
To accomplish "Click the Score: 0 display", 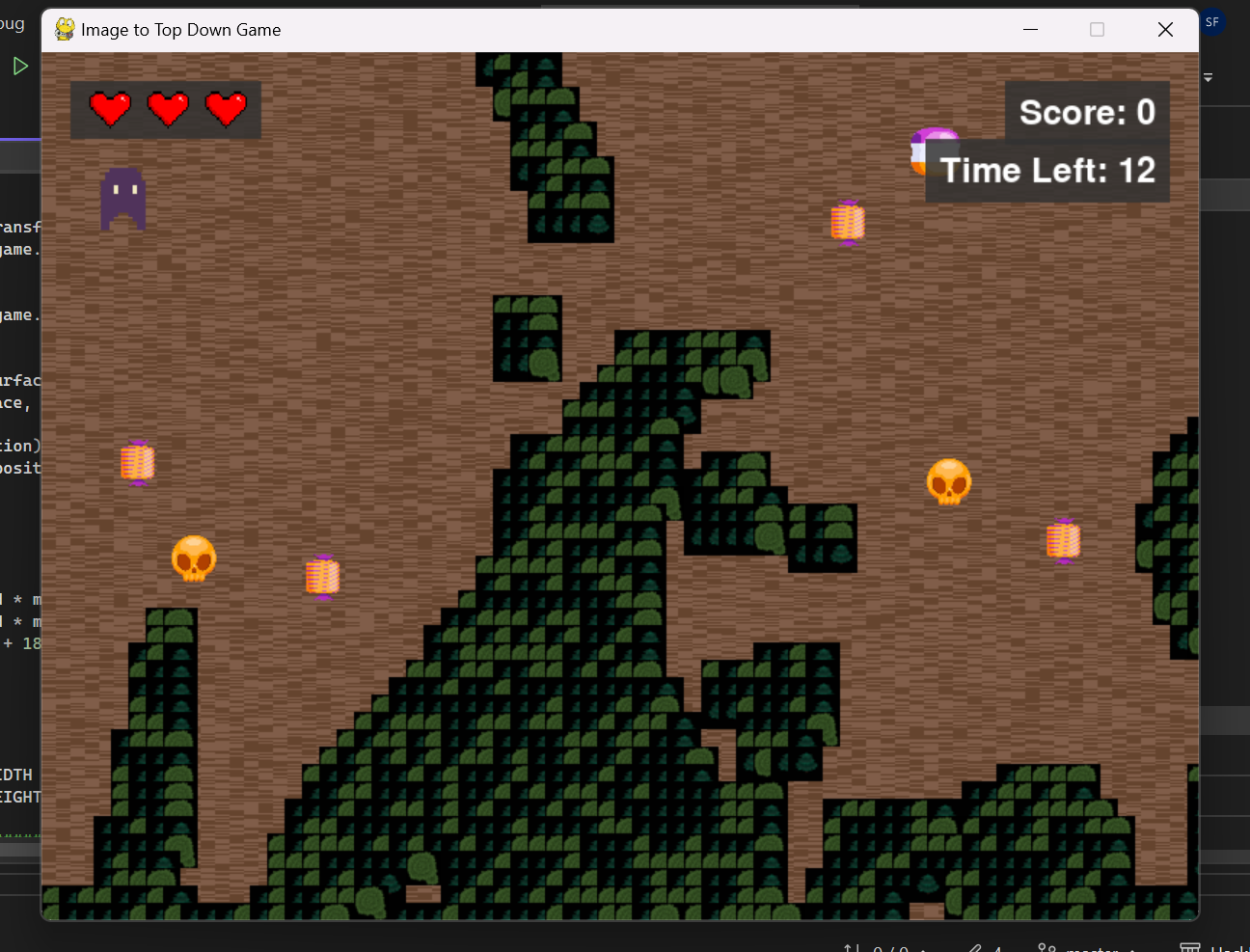I will [x=1087, y=112].
